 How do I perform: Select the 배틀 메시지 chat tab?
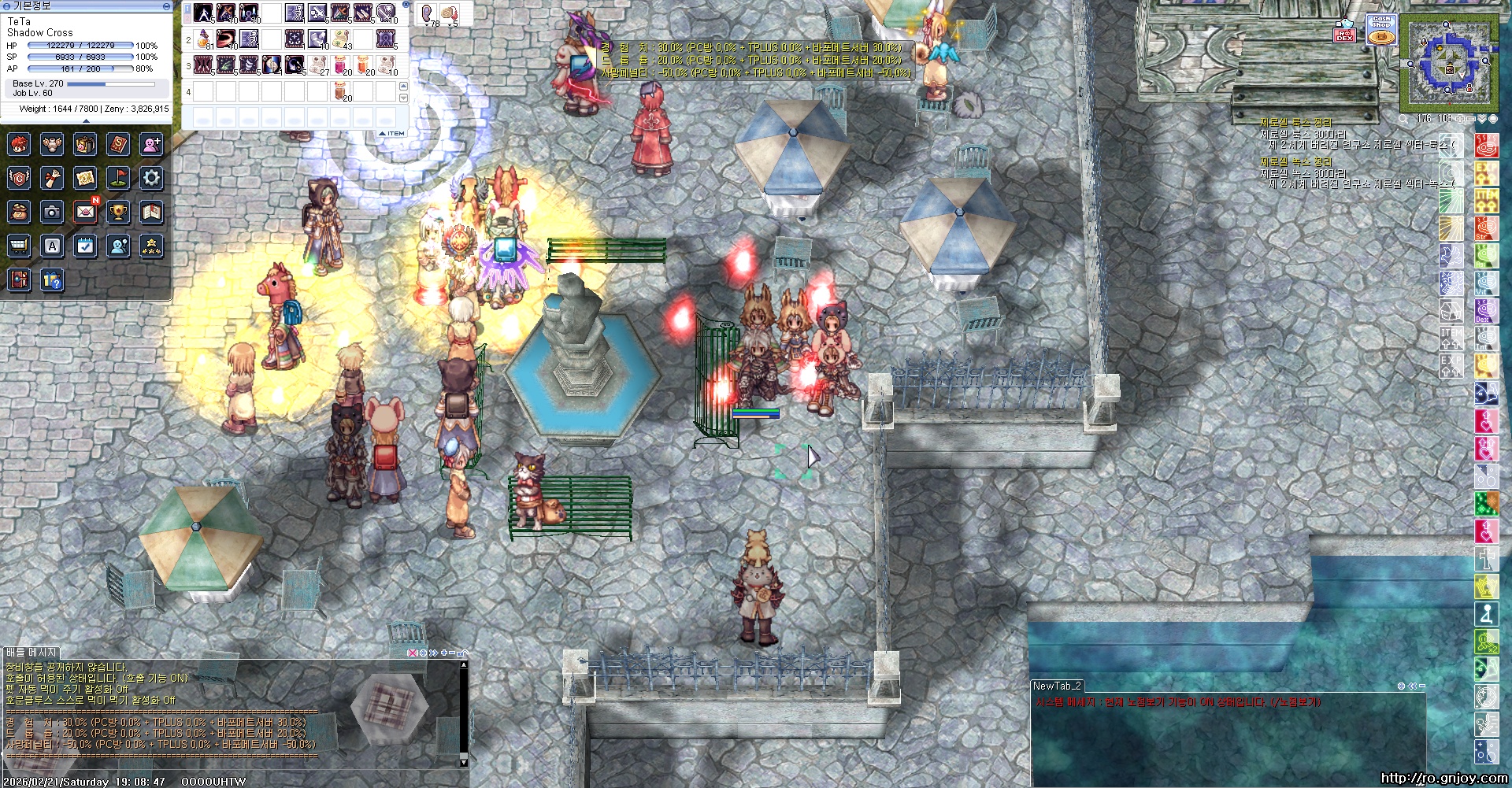31,653
